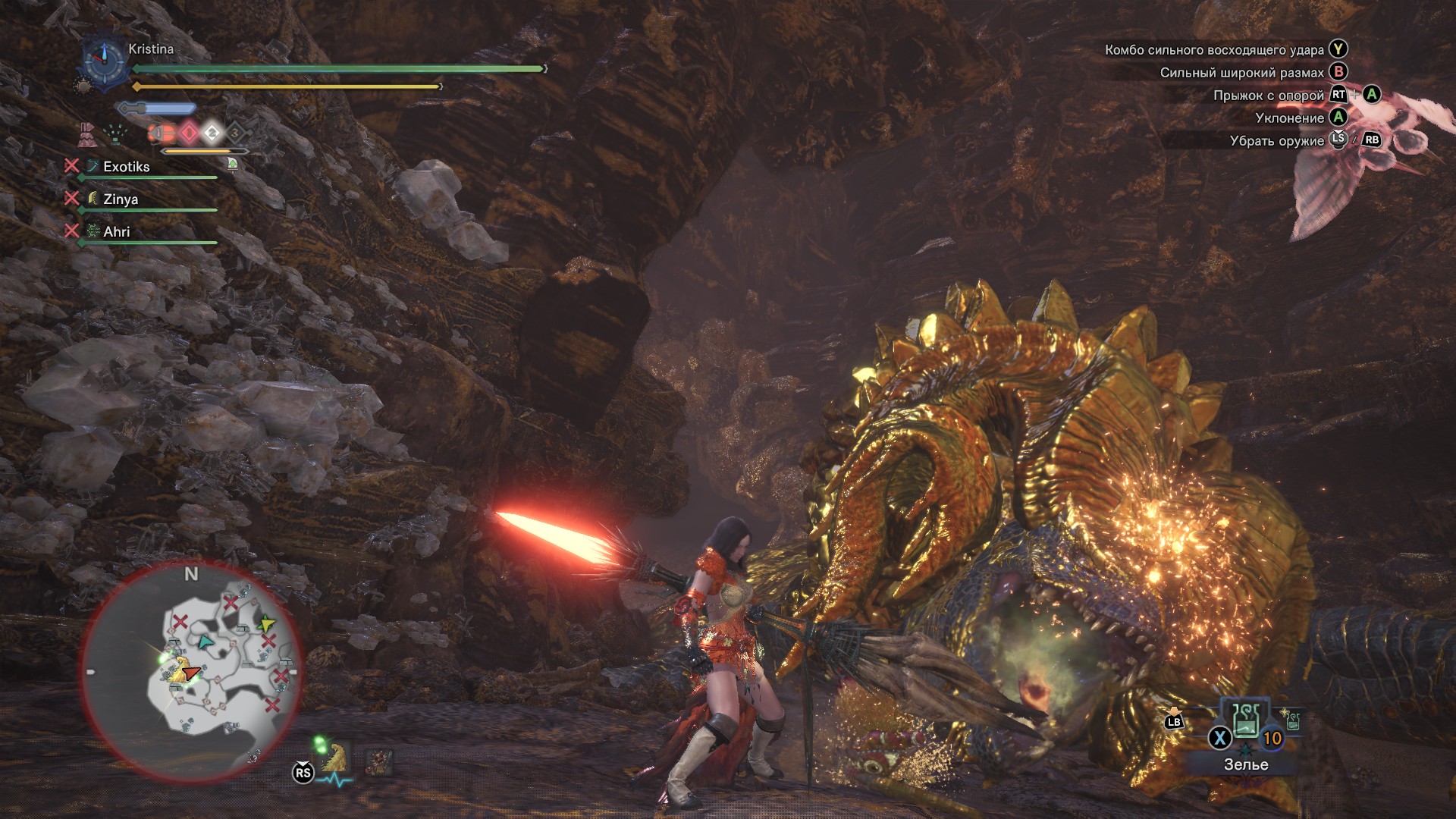Toggle the white ammo slot numbered 2
Screen dimensions: 1456x819
pos(212,134)
